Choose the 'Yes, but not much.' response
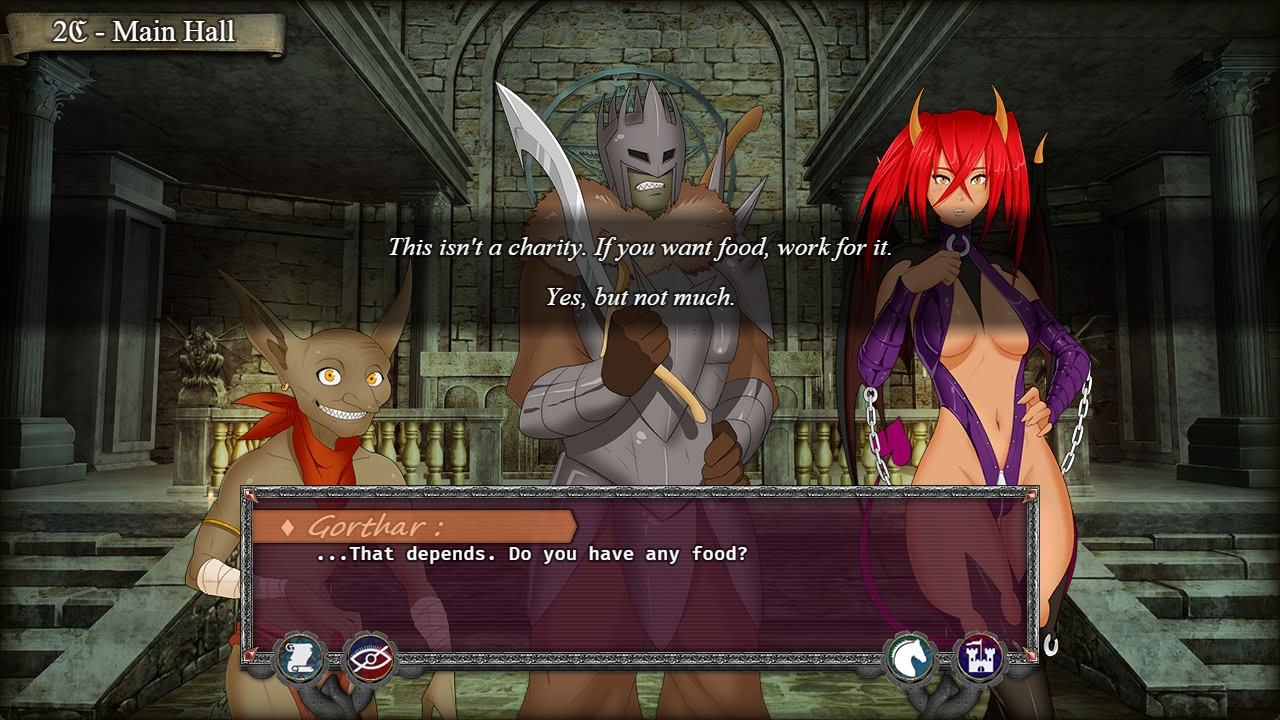This screenshot has width=1280, height=720. 641,295
